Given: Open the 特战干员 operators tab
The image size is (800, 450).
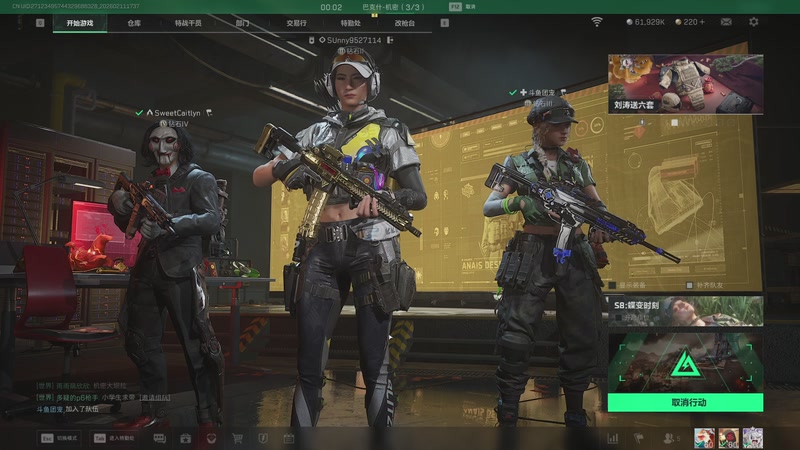Looking at the screenshot, I should pos(187,22).
